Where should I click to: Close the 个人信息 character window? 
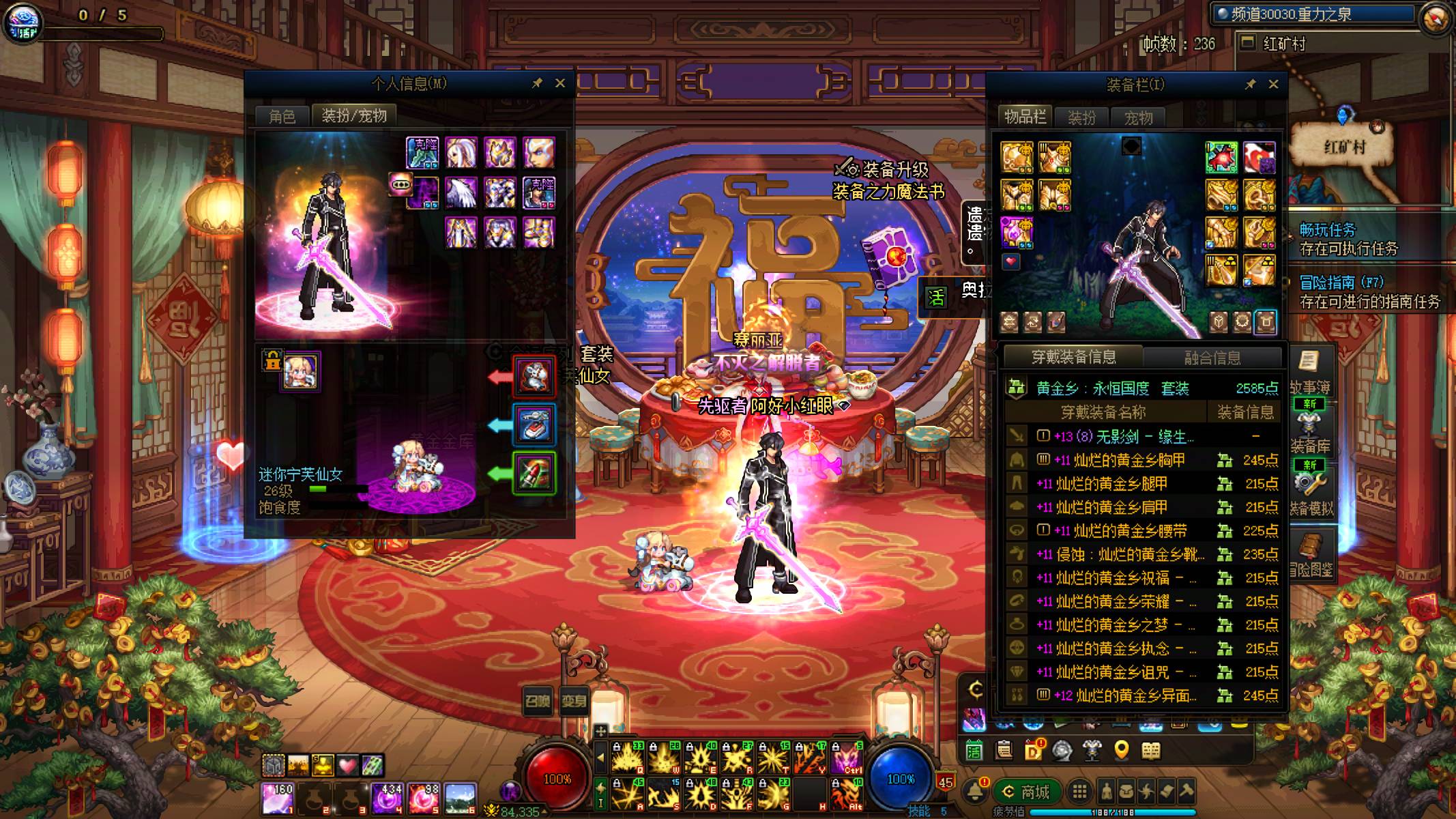(560, 83)
